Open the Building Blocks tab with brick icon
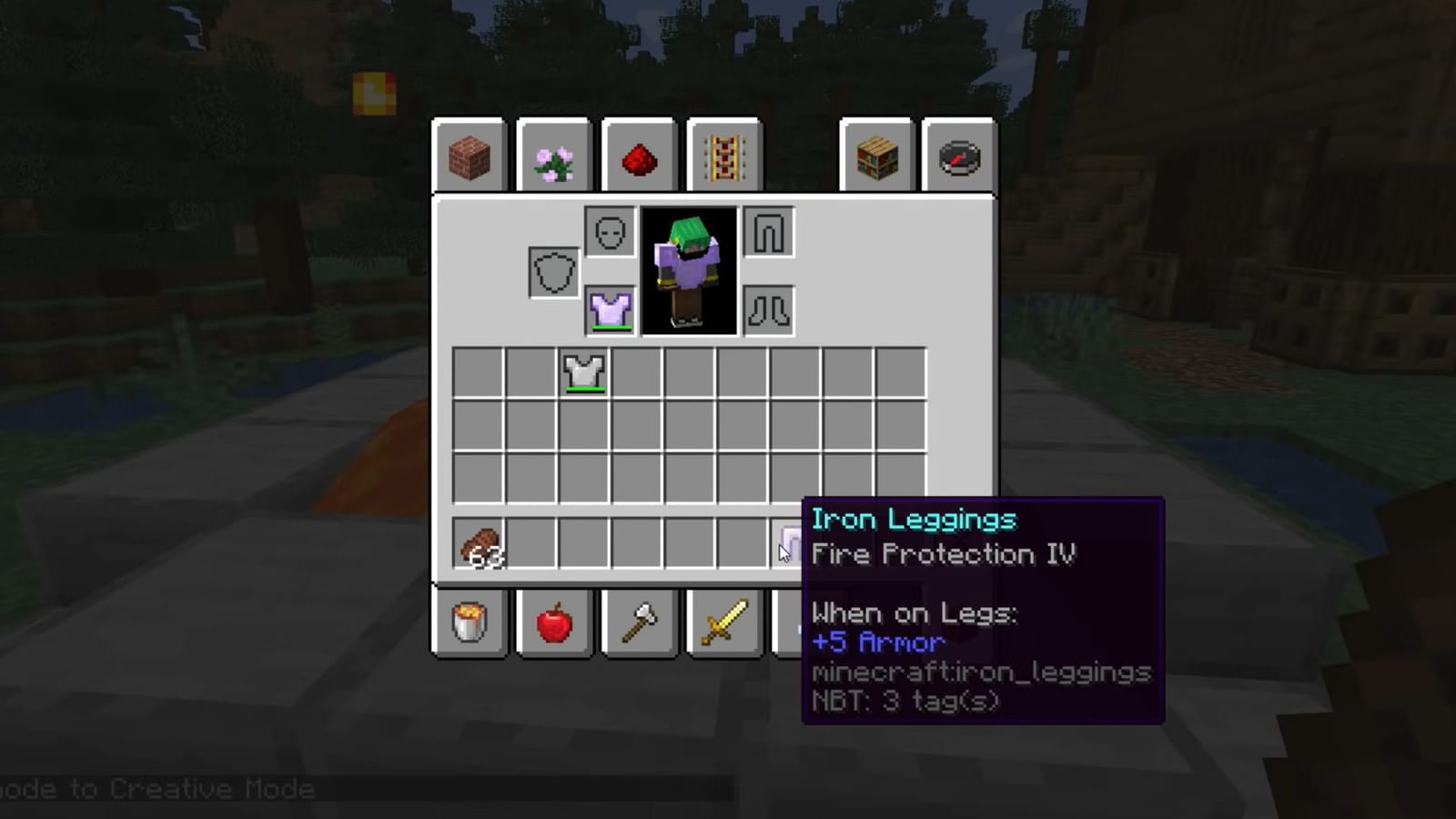The width and height of the screenshot is (1456, 819). (468, 157)
